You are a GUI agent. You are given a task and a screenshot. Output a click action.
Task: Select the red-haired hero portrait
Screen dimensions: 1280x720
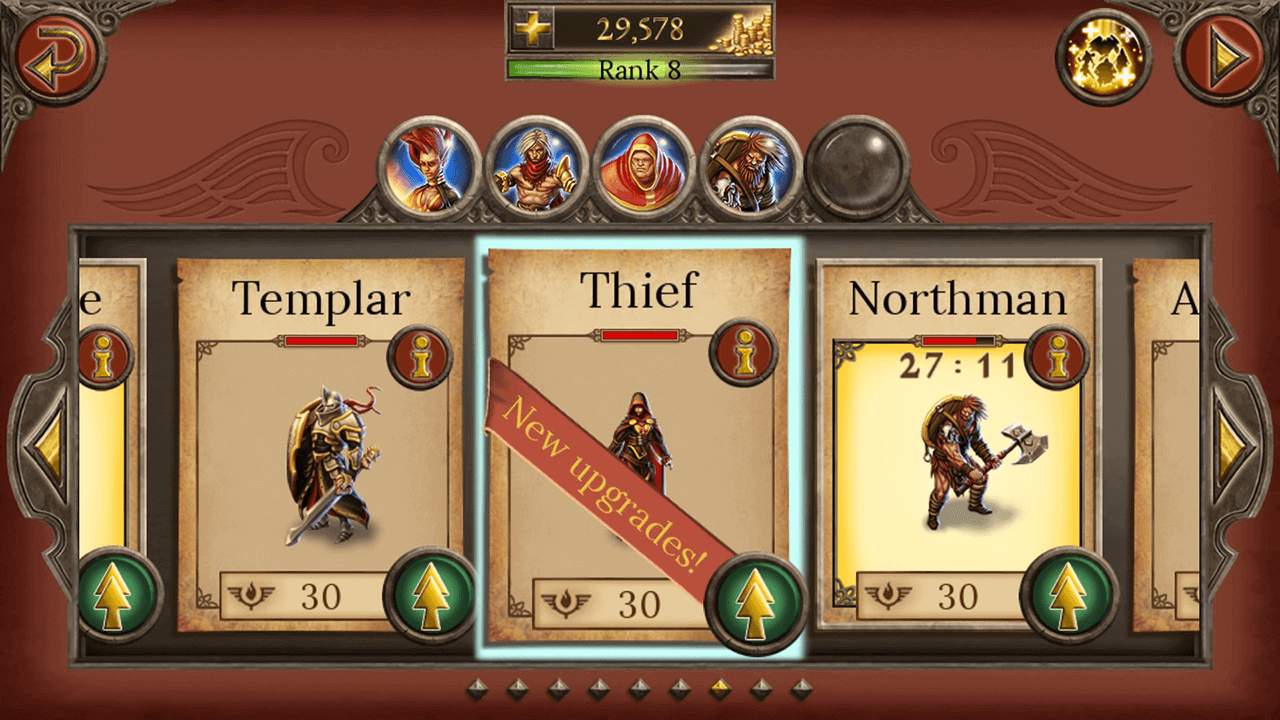pos(429,168)
